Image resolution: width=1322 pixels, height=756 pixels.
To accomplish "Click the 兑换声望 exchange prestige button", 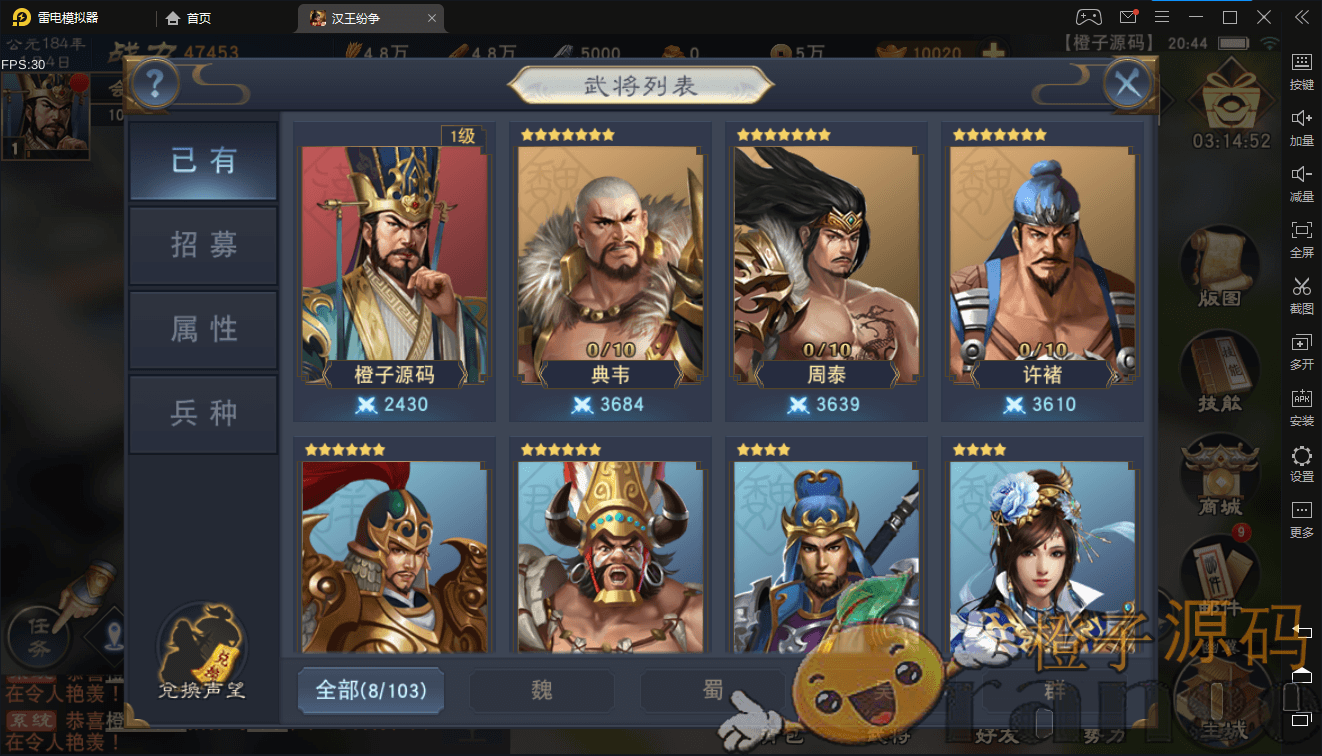I will click(x=202, y=652).
